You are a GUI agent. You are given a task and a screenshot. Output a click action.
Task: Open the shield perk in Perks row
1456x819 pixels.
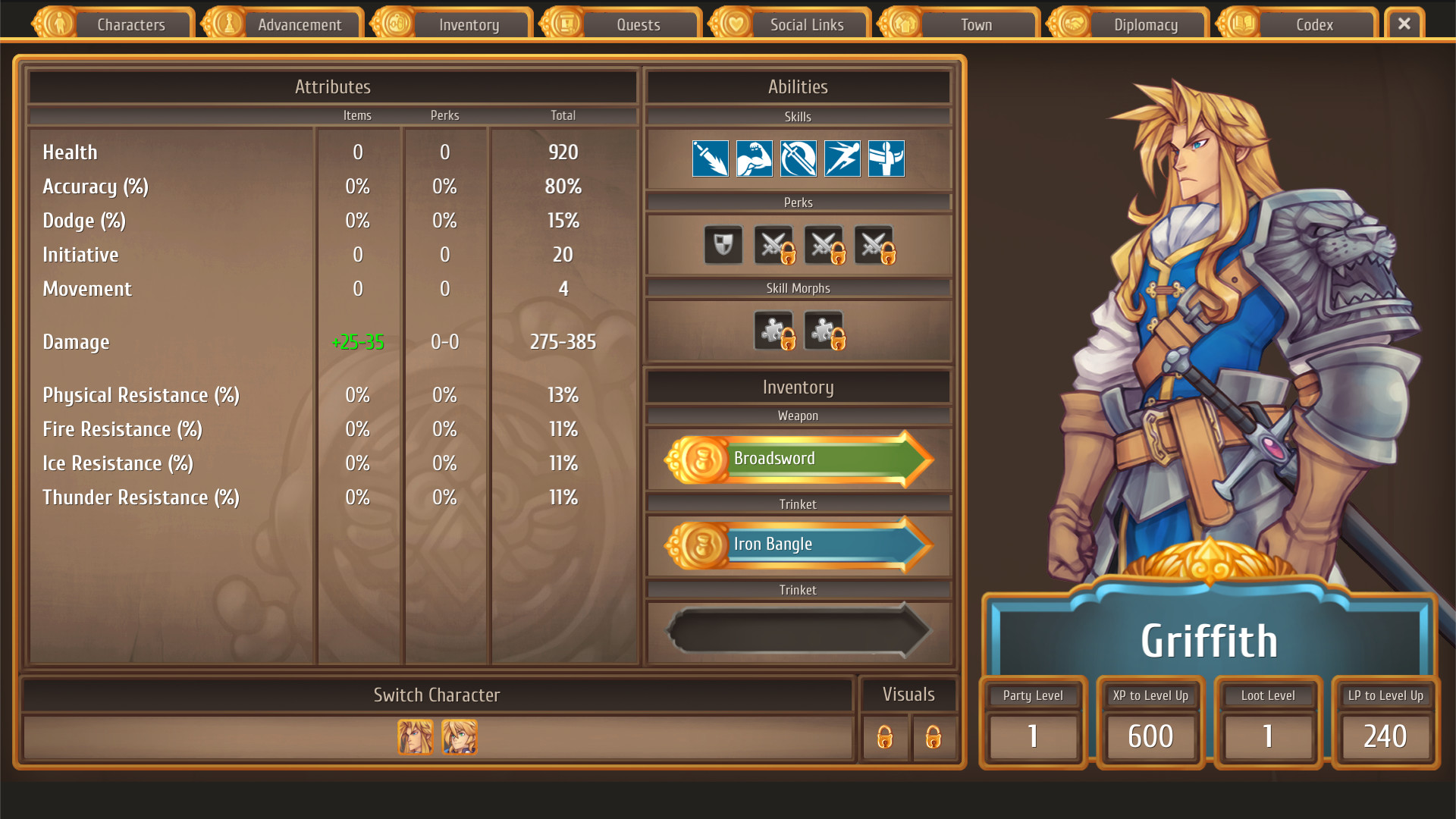tap(723, 245)
